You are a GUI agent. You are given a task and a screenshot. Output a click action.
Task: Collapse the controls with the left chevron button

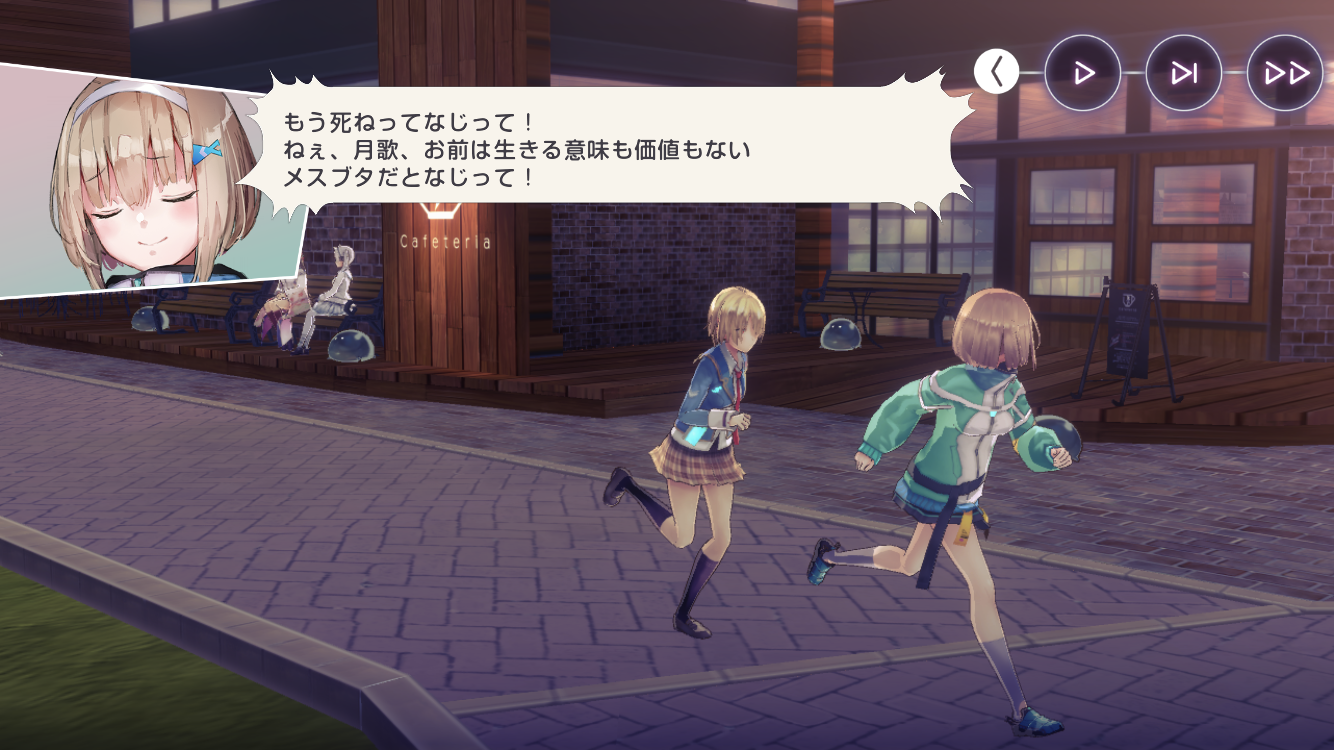996,72
